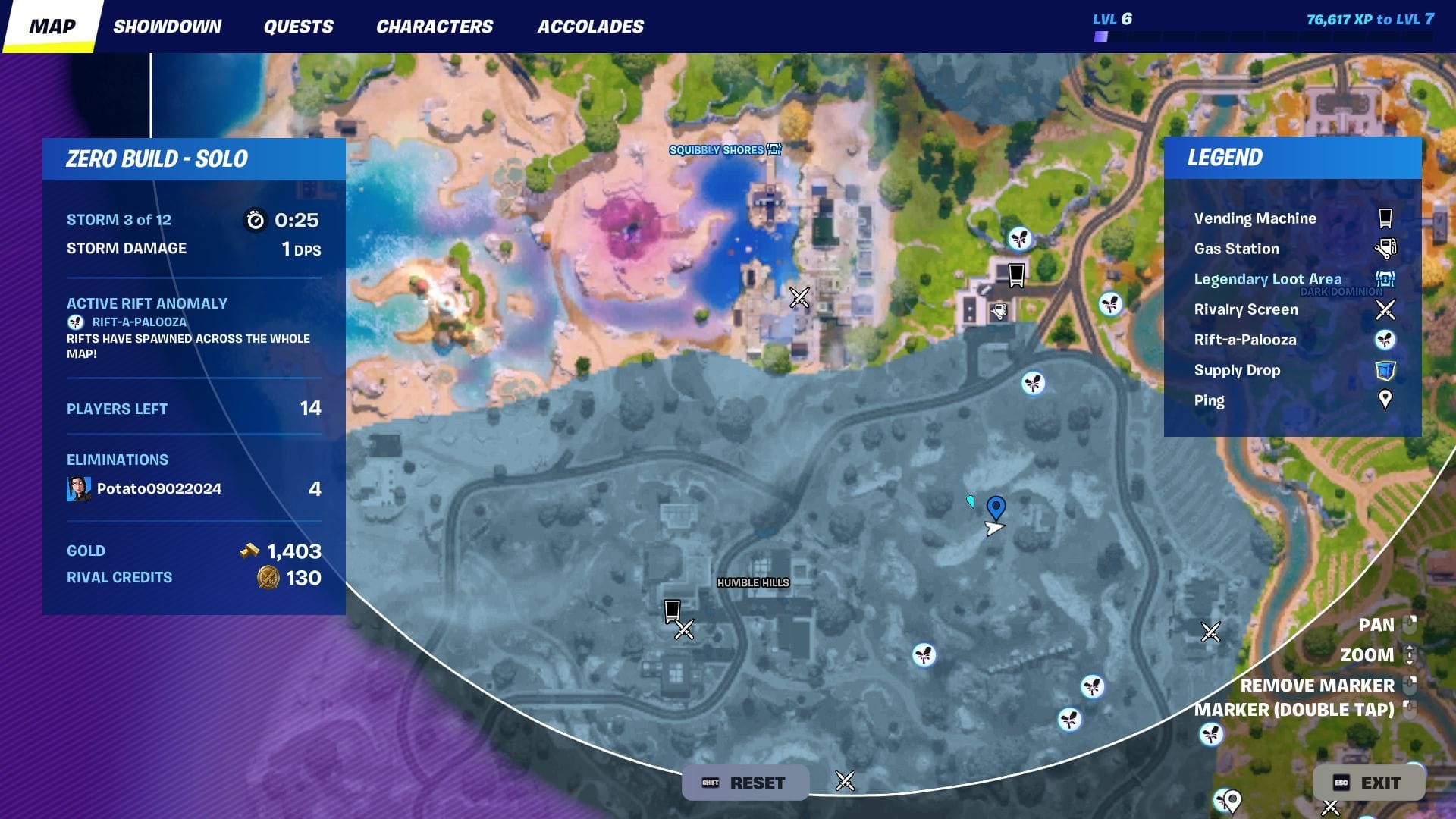Choose the Gas Station legend entry

(1236, 249)
